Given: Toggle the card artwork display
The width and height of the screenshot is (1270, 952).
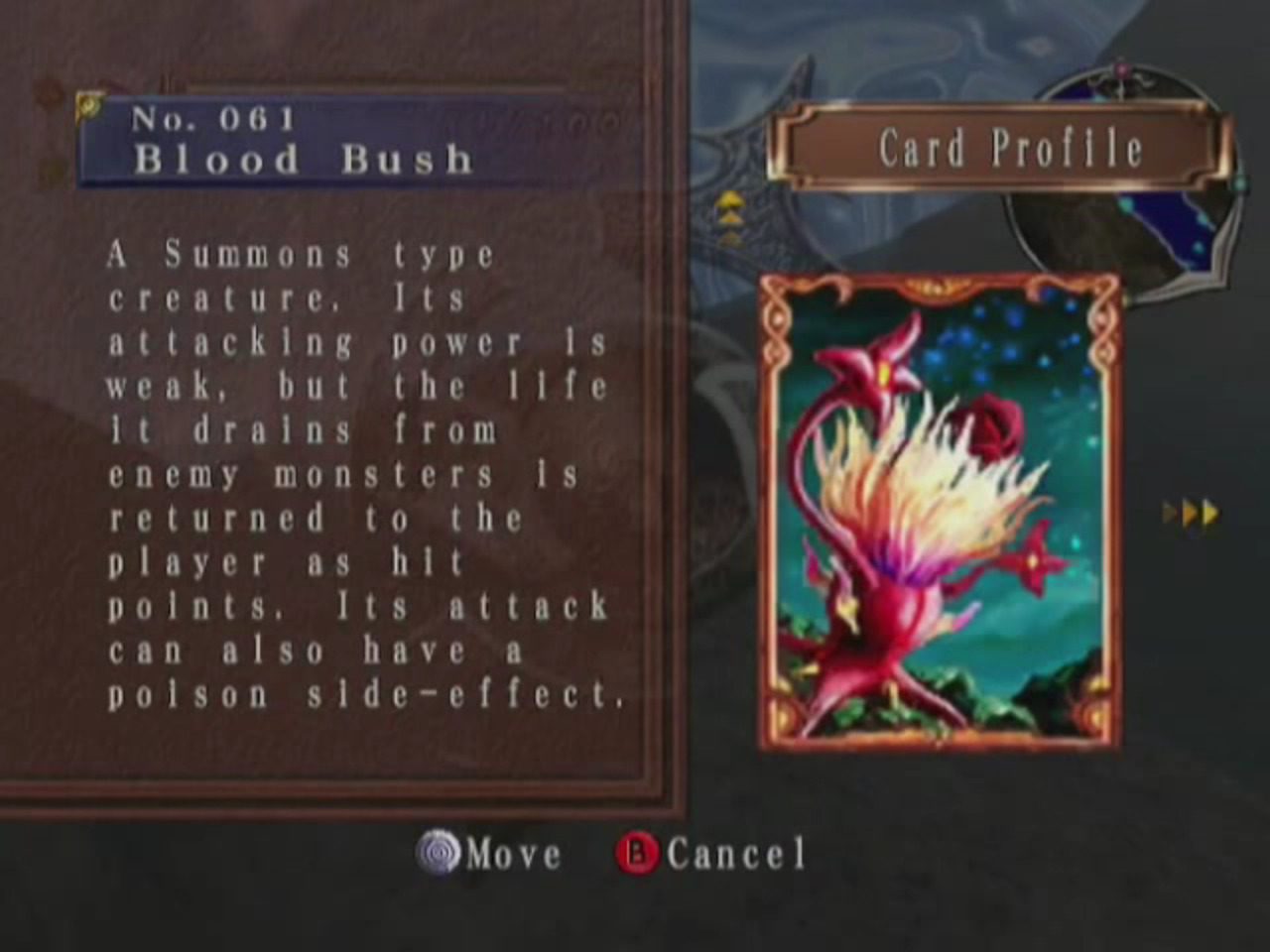Looking at the screenshot, I should point(940,516).
